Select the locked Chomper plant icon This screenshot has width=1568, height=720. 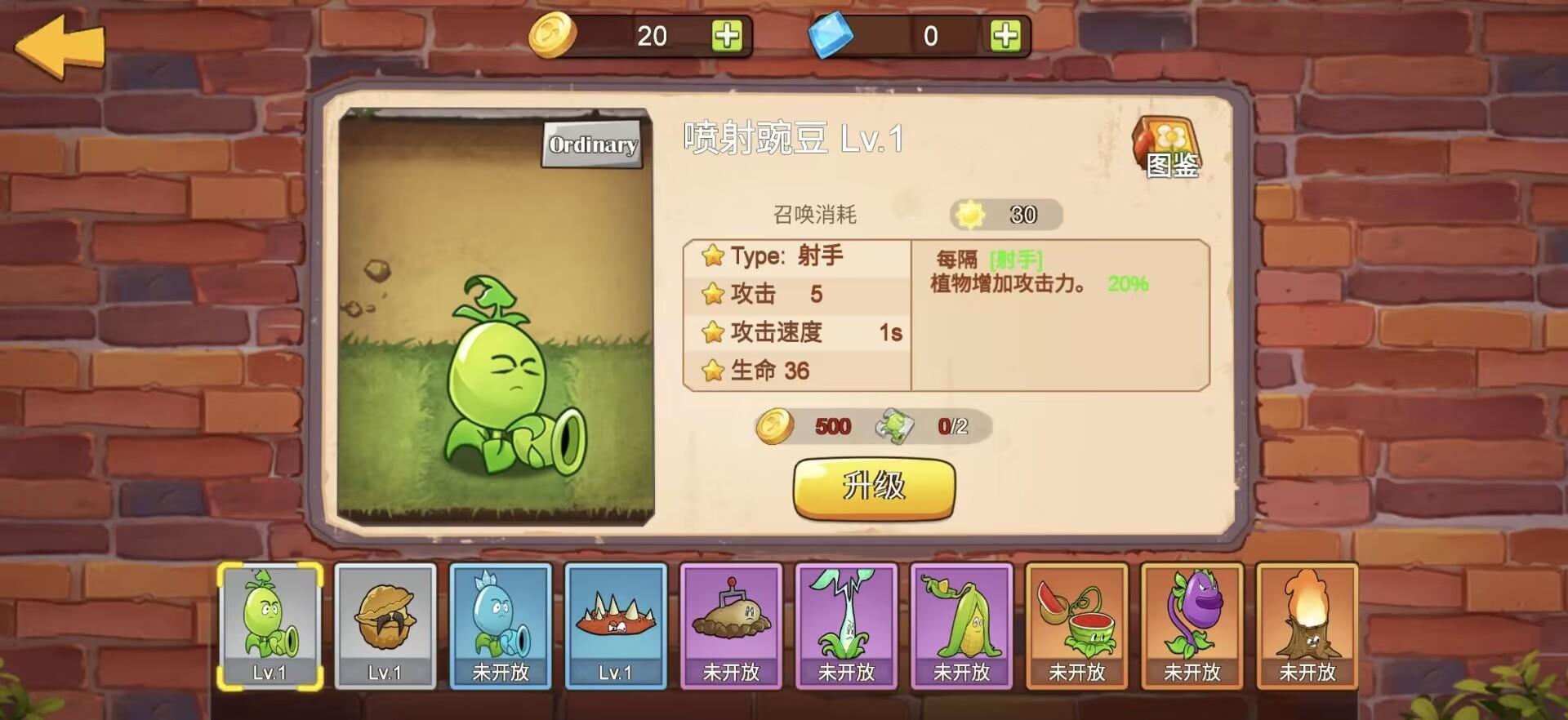pos(1193,624)
